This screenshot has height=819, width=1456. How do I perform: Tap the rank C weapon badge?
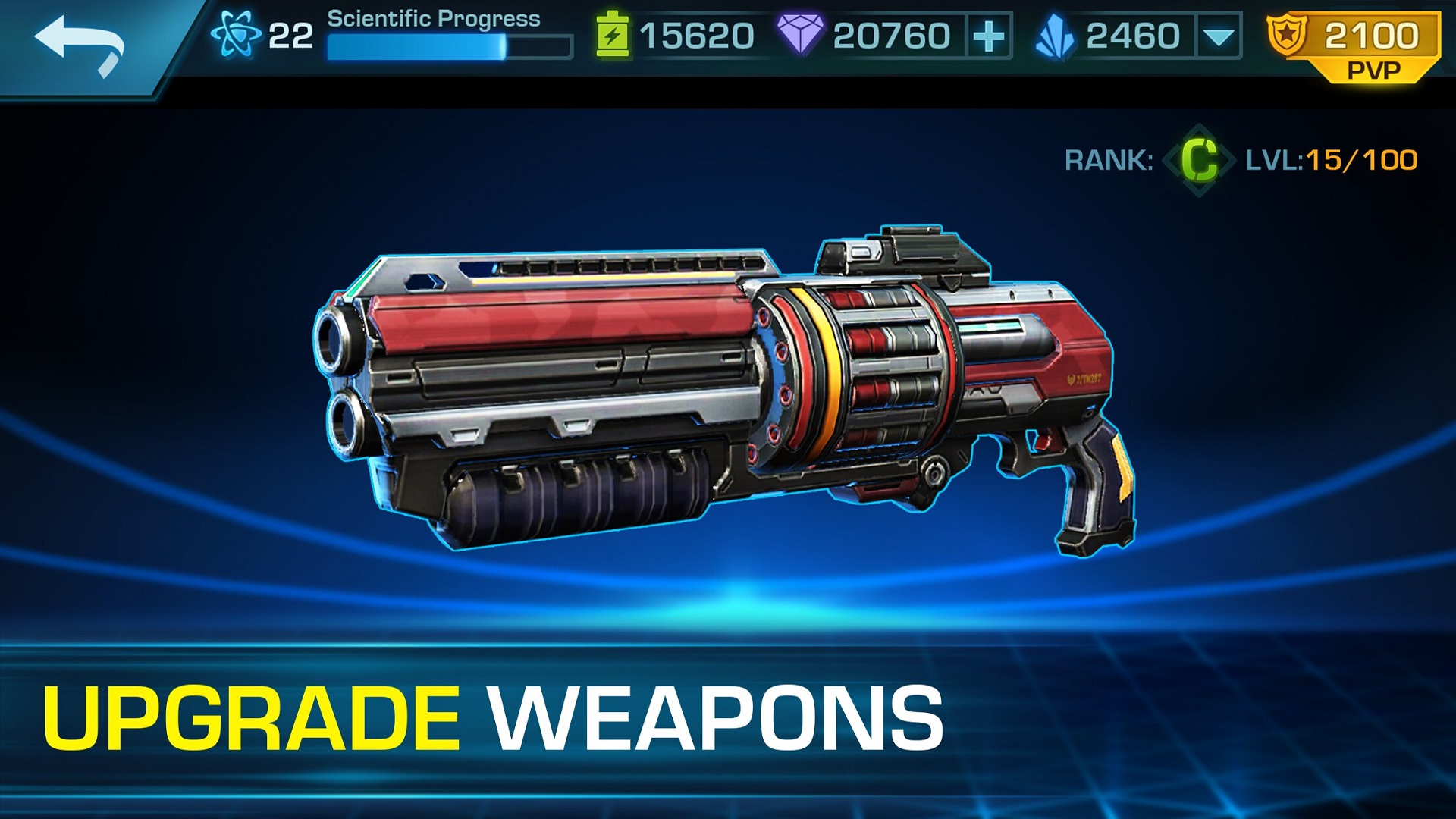(1199, 160)
